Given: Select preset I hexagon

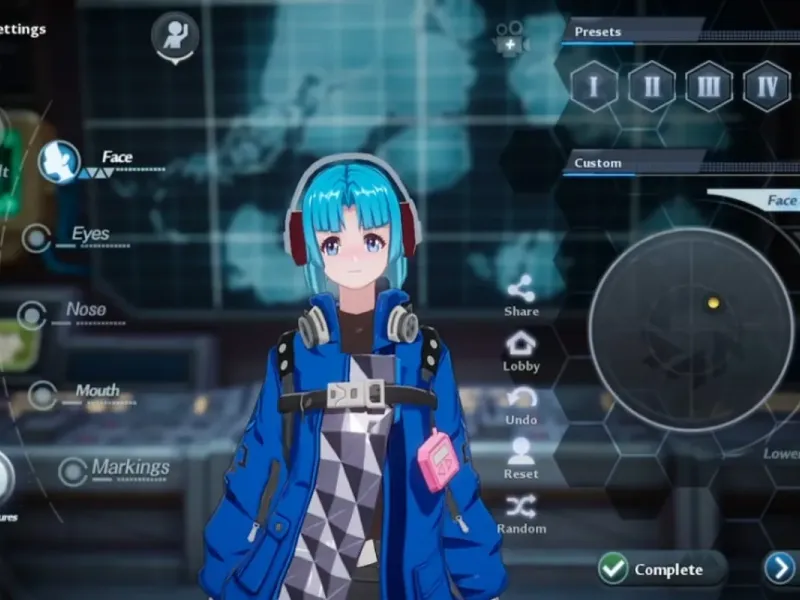Looking at the screenshot, I should coord(594,86).
